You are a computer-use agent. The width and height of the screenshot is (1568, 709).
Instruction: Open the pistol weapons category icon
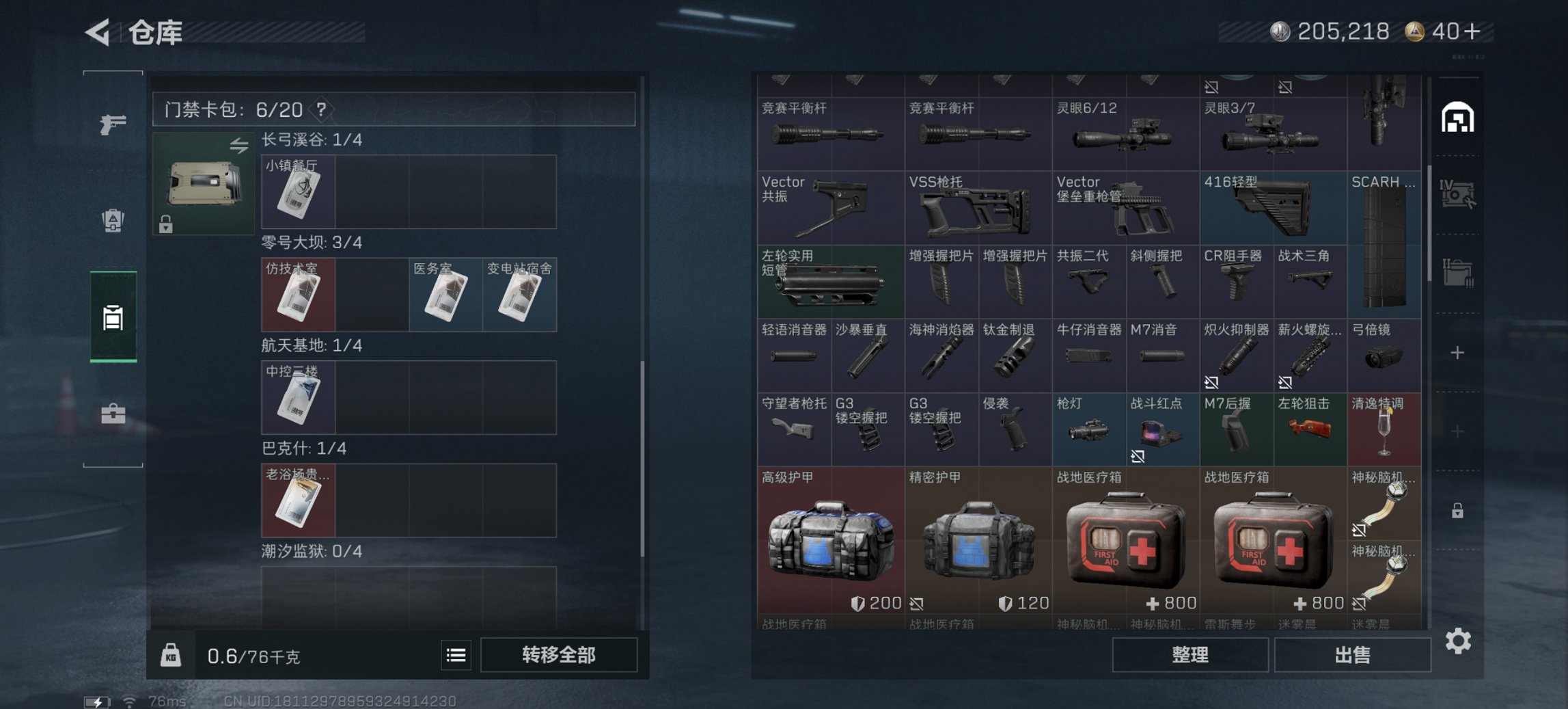[114, 126]
